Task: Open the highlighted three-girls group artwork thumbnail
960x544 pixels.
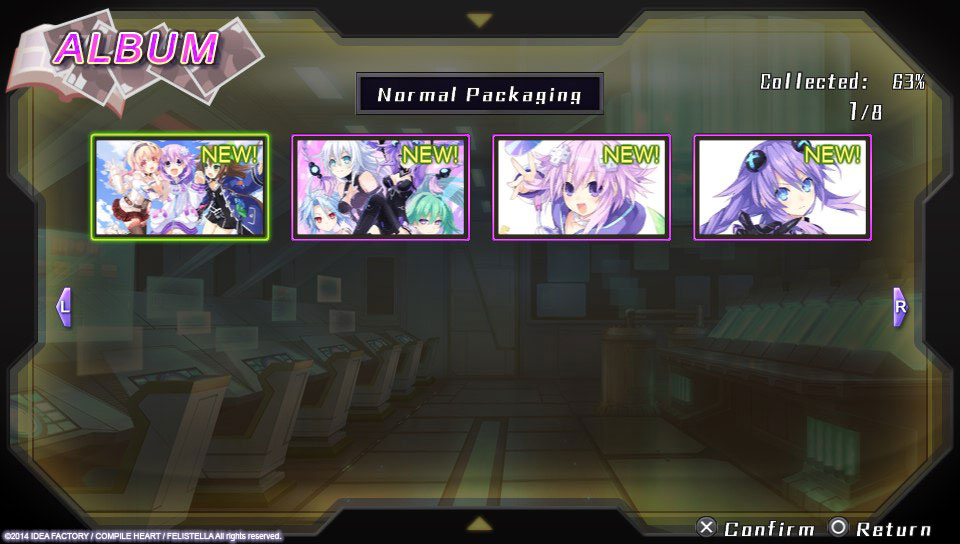Action: coord(180,187)
